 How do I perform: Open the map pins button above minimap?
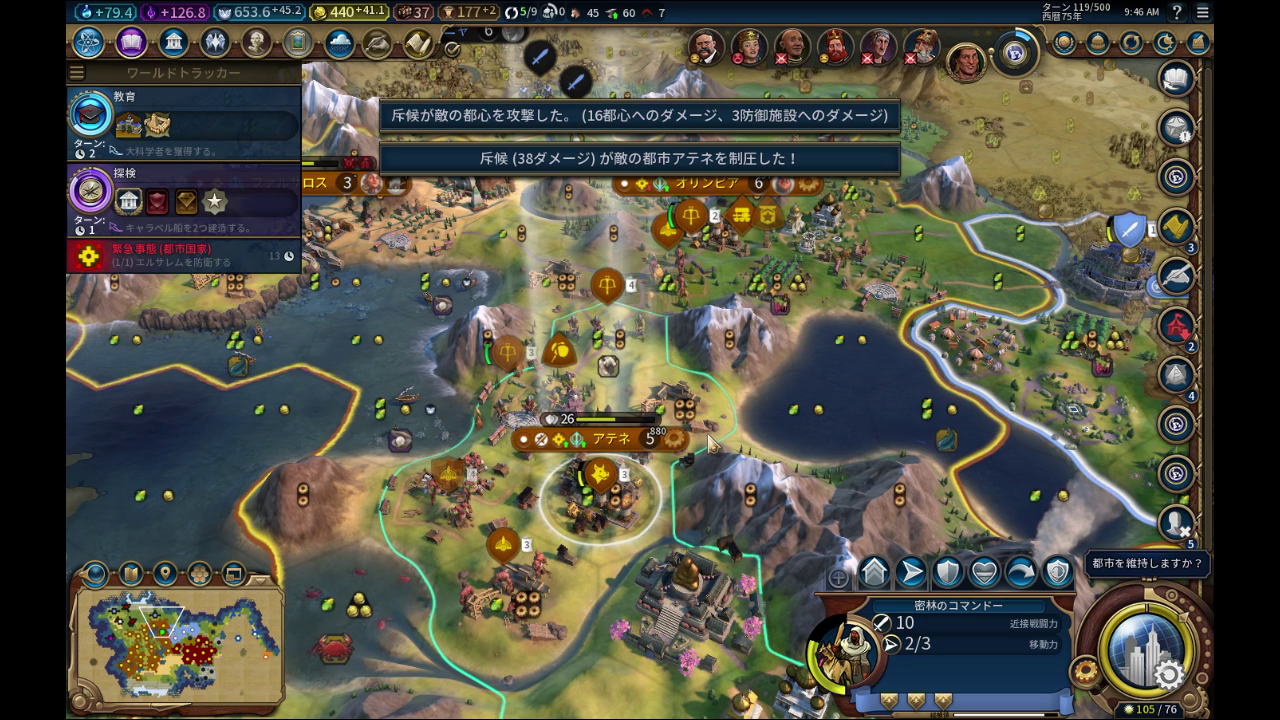[164, 574]
